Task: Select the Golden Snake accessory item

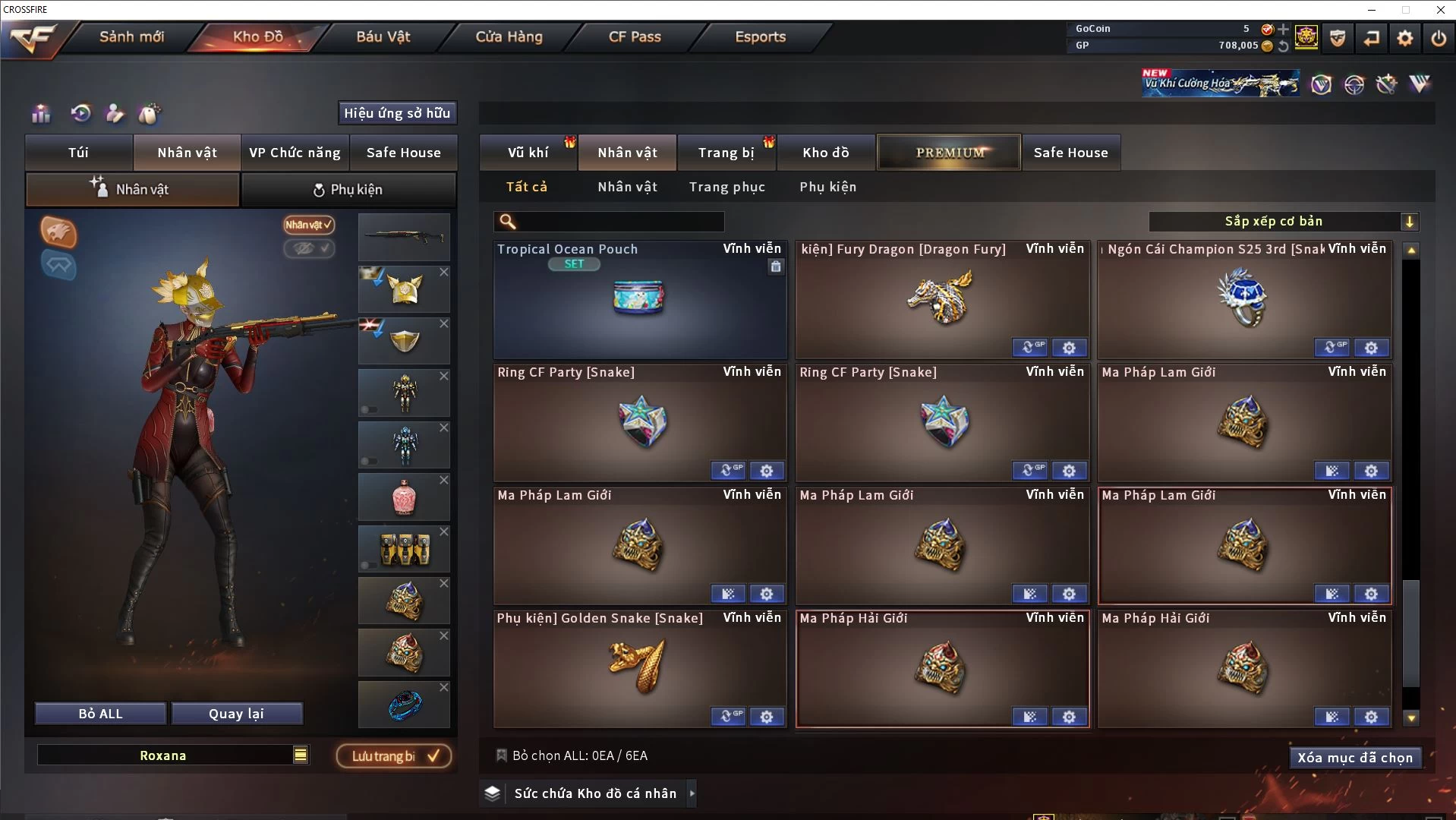Action: 639,668
